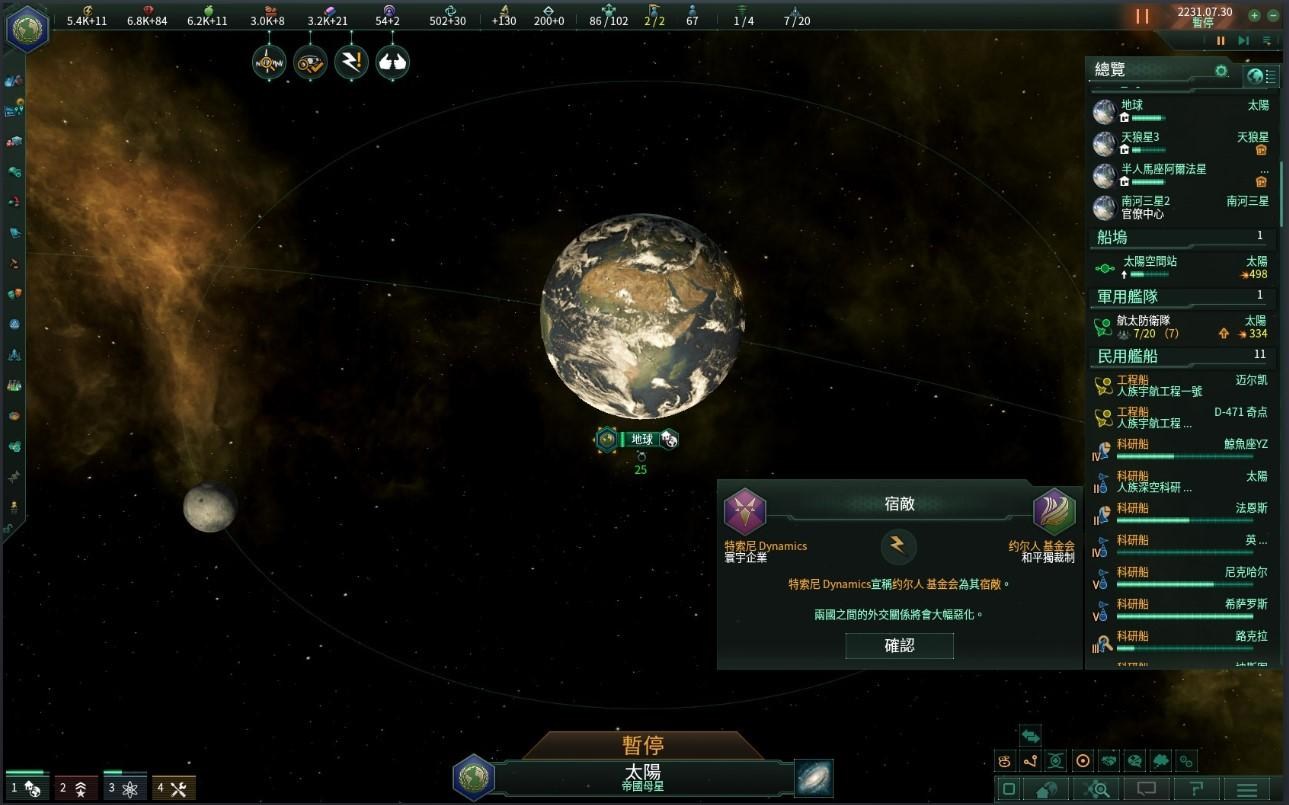Unpause the game with the large pause button
The width and height of the screenshot is (1289, 805).
click(x=1142, y=17)
